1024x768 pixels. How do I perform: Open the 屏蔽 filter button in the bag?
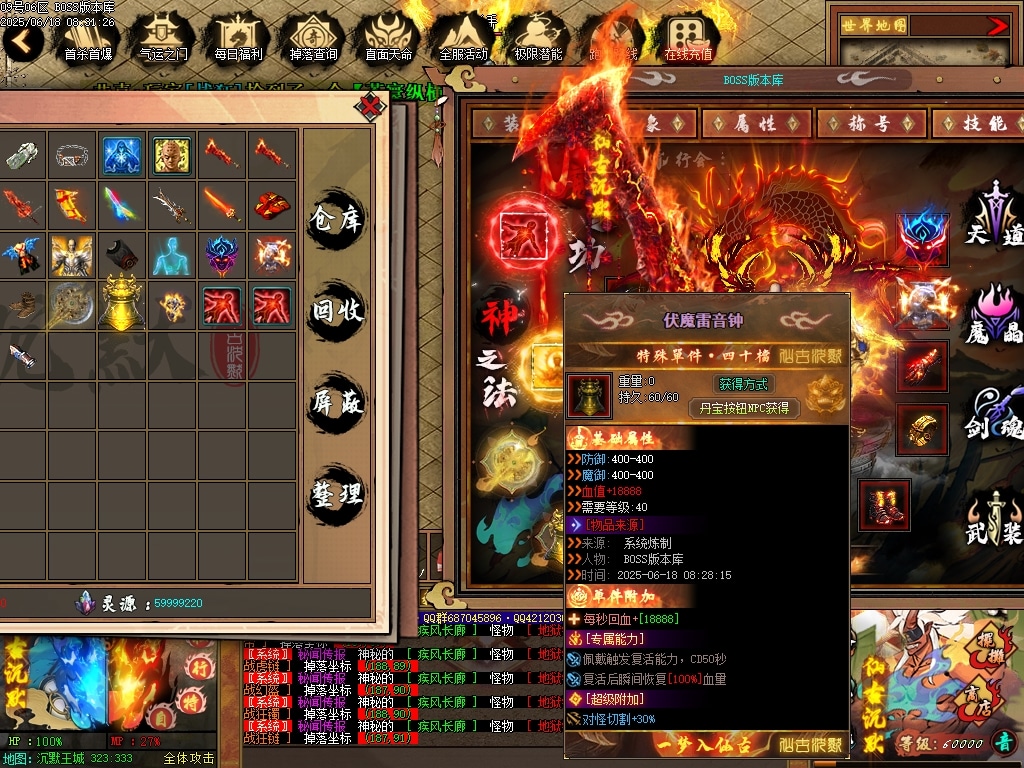click(336, 403)
